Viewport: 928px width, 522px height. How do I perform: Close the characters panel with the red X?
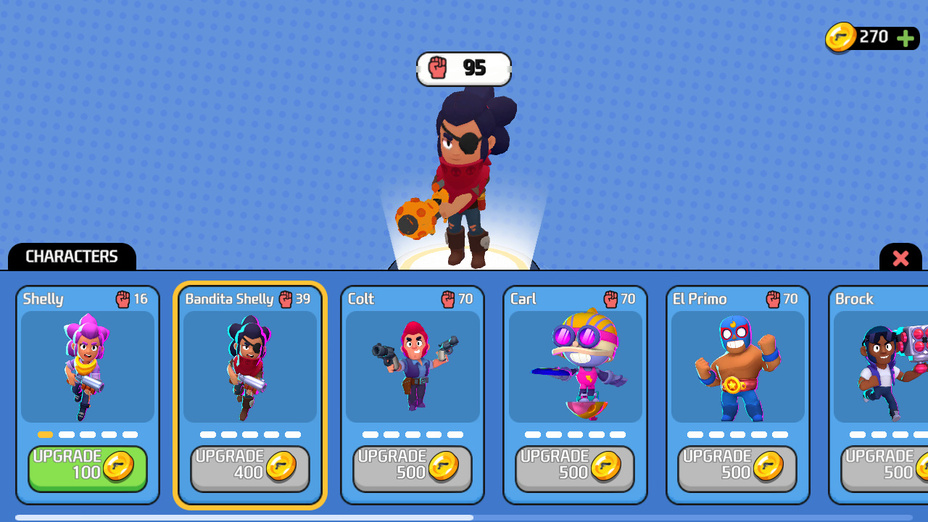(900, 258)
